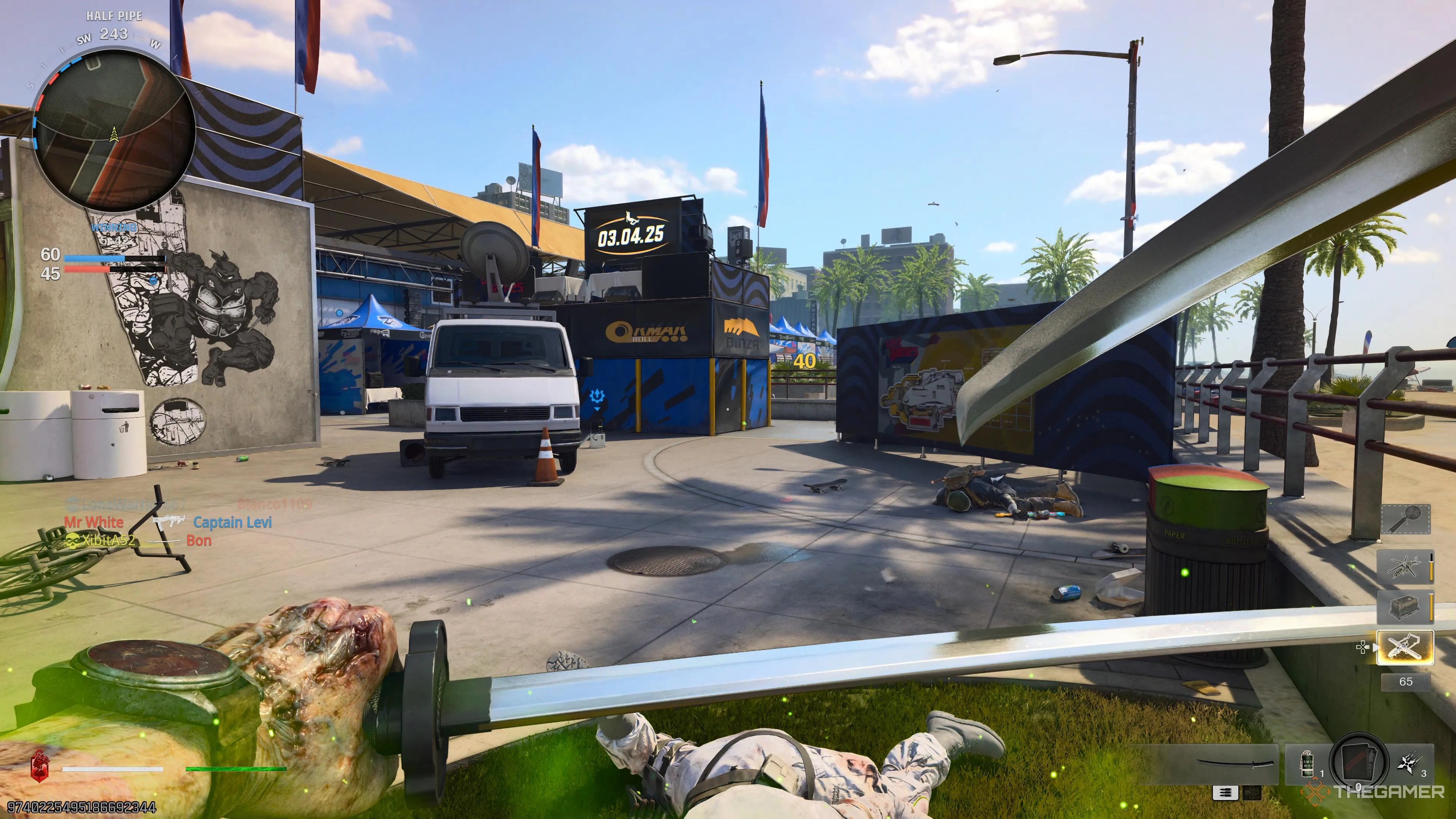Click the spy camera scorestreak icon
Screen dimensions: 1456x819
click(x=1406, y=519)
